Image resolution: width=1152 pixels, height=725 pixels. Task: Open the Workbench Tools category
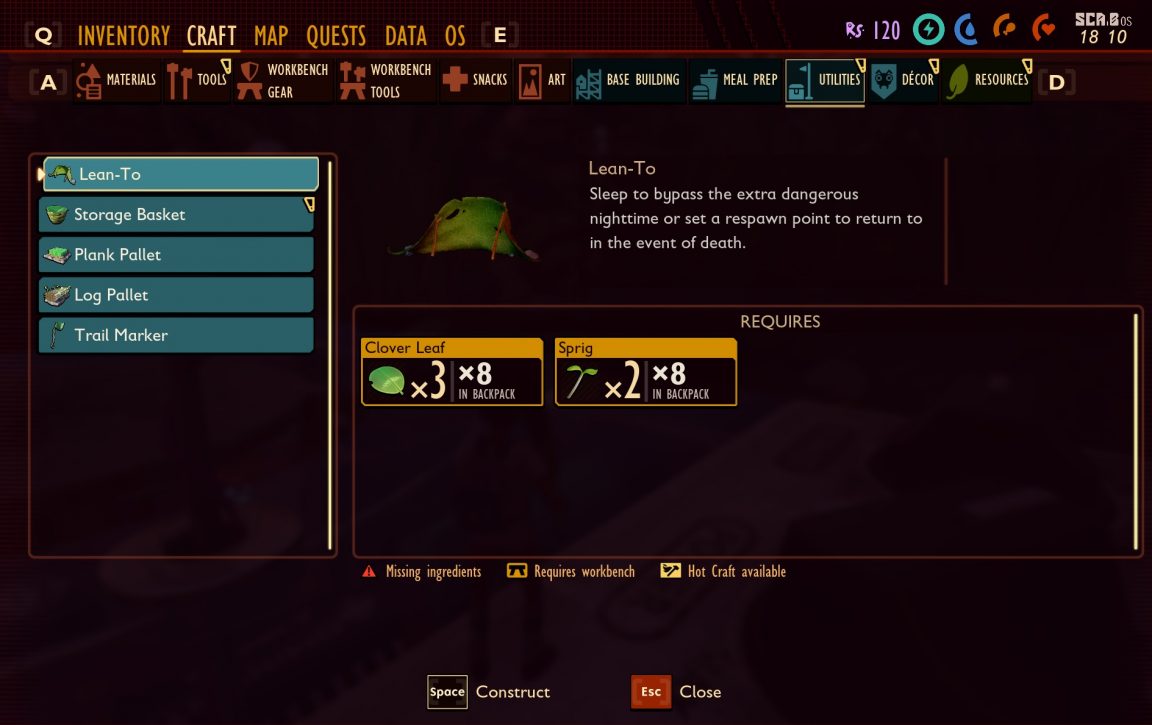[x=386, y=80]
